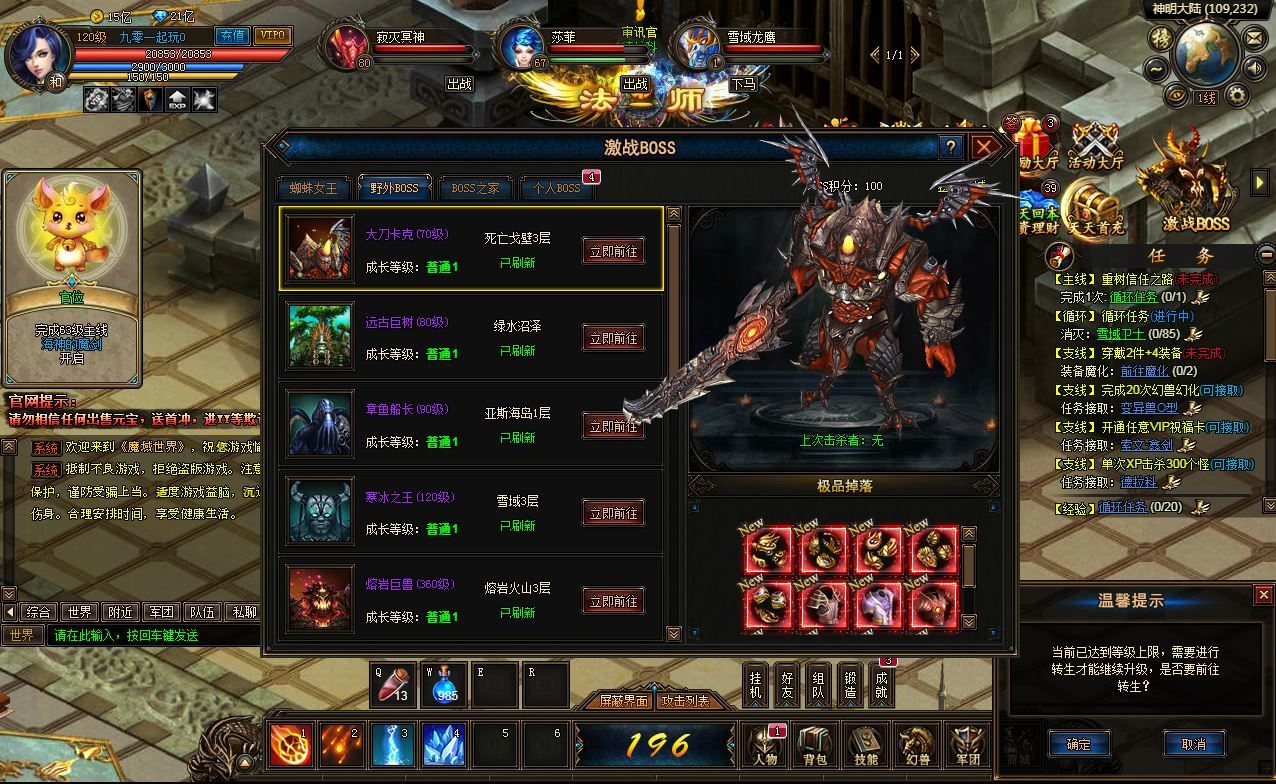Confirm the rebirth prompt with 确定
The image size is (1276, 784).
pyautogui.click(x=1079, y=743)
